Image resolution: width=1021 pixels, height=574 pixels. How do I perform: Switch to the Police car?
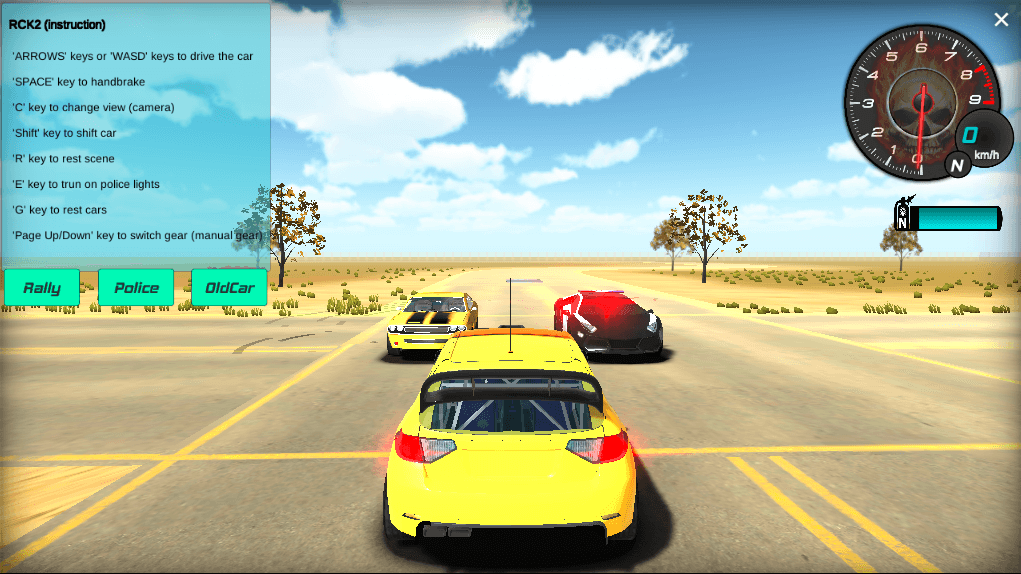pyautogui.click(x=136, y=288)
